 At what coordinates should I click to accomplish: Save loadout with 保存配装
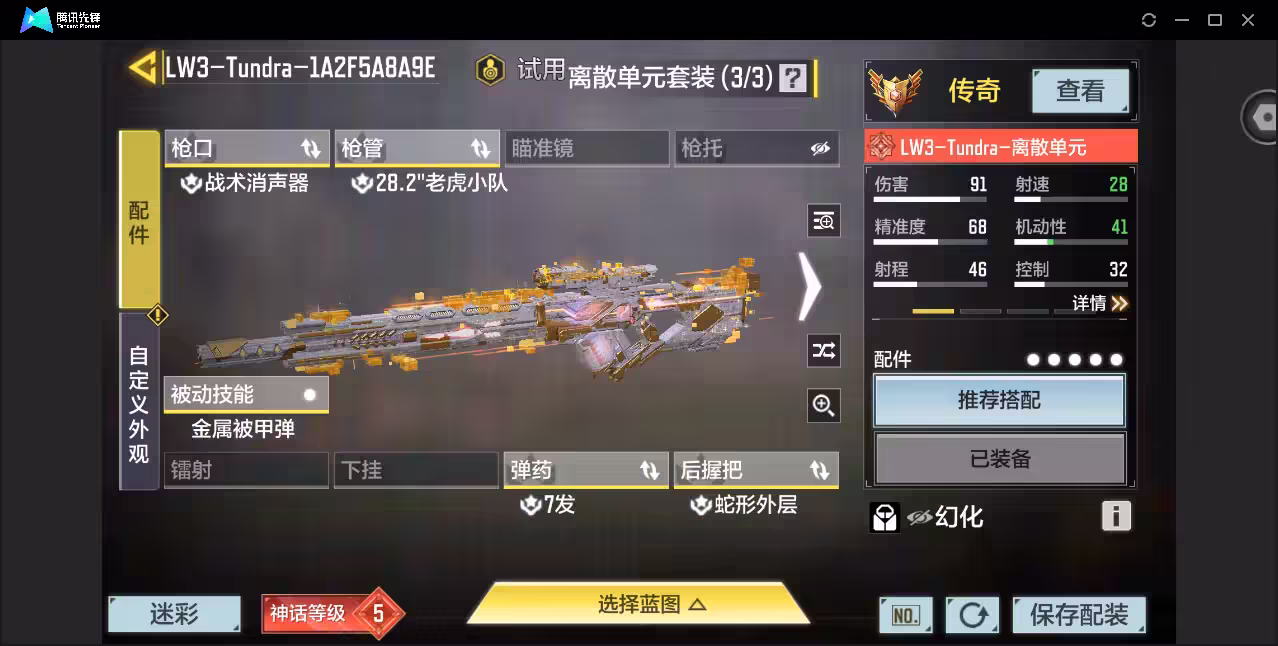click(1078, 615)
